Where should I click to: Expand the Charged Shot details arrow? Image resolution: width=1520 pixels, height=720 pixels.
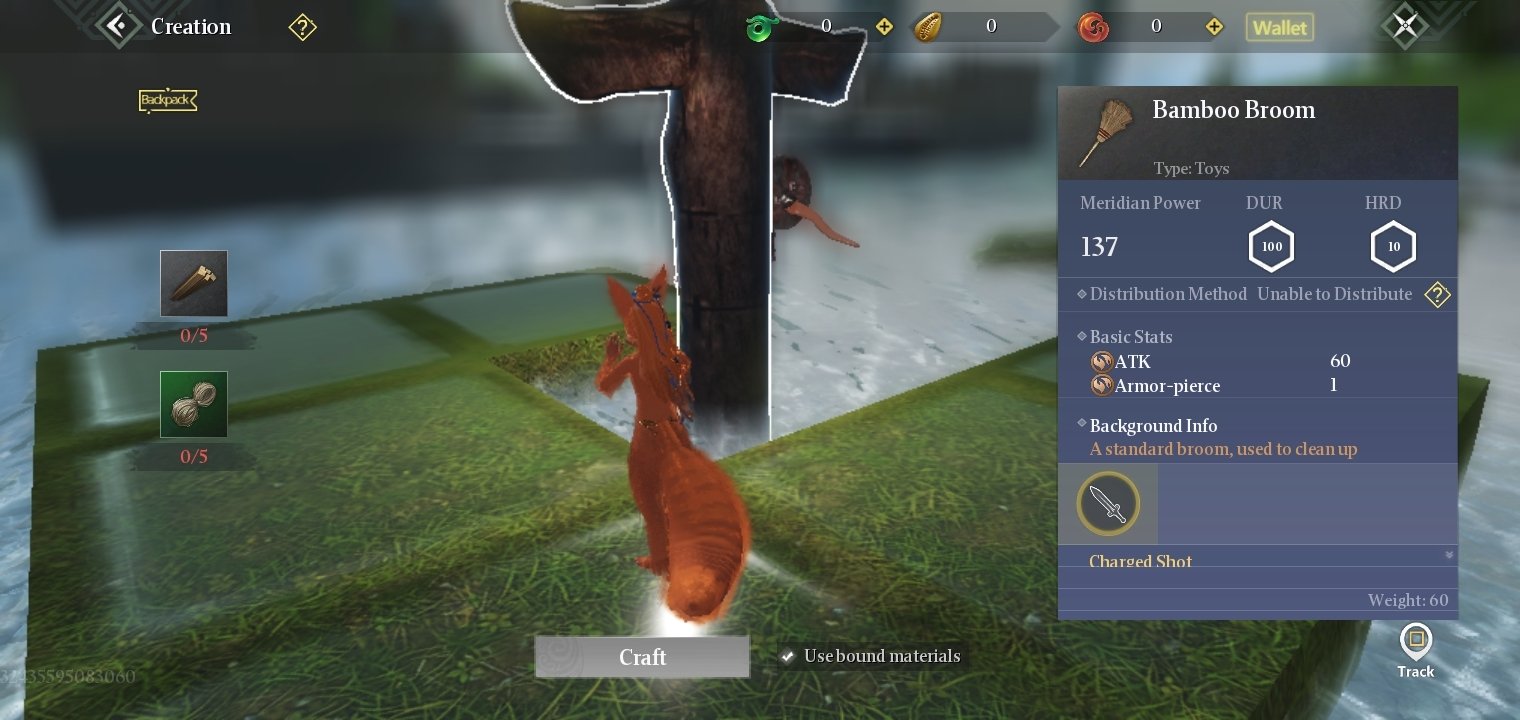tap(1449, 555)
